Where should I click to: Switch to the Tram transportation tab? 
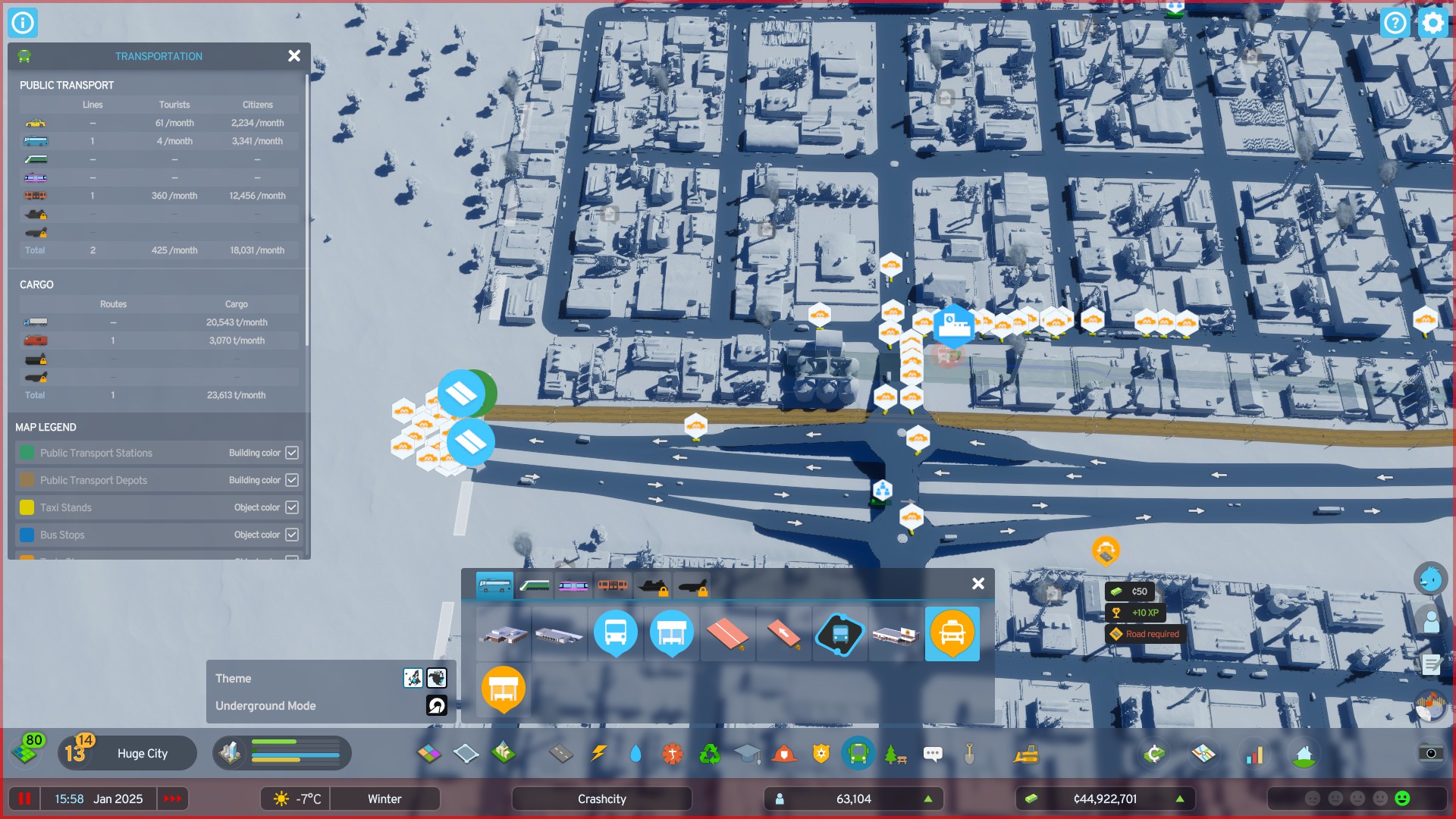574,585
